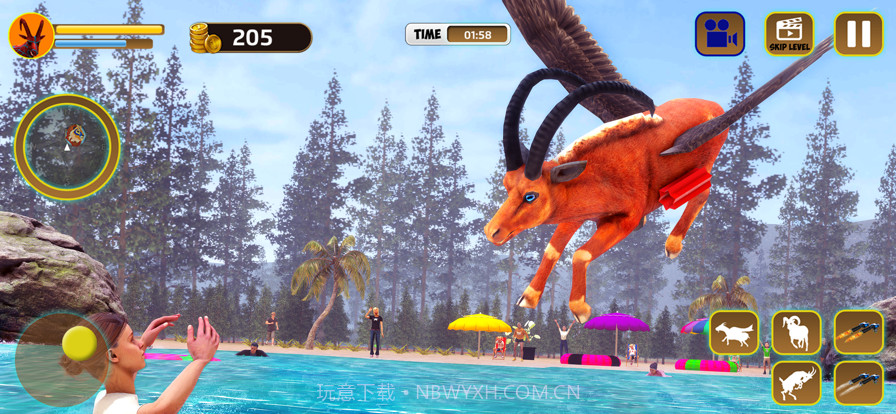Tap the Skip Level button
Viewport: 896px width, 414px height.
[x=789, y=34]
